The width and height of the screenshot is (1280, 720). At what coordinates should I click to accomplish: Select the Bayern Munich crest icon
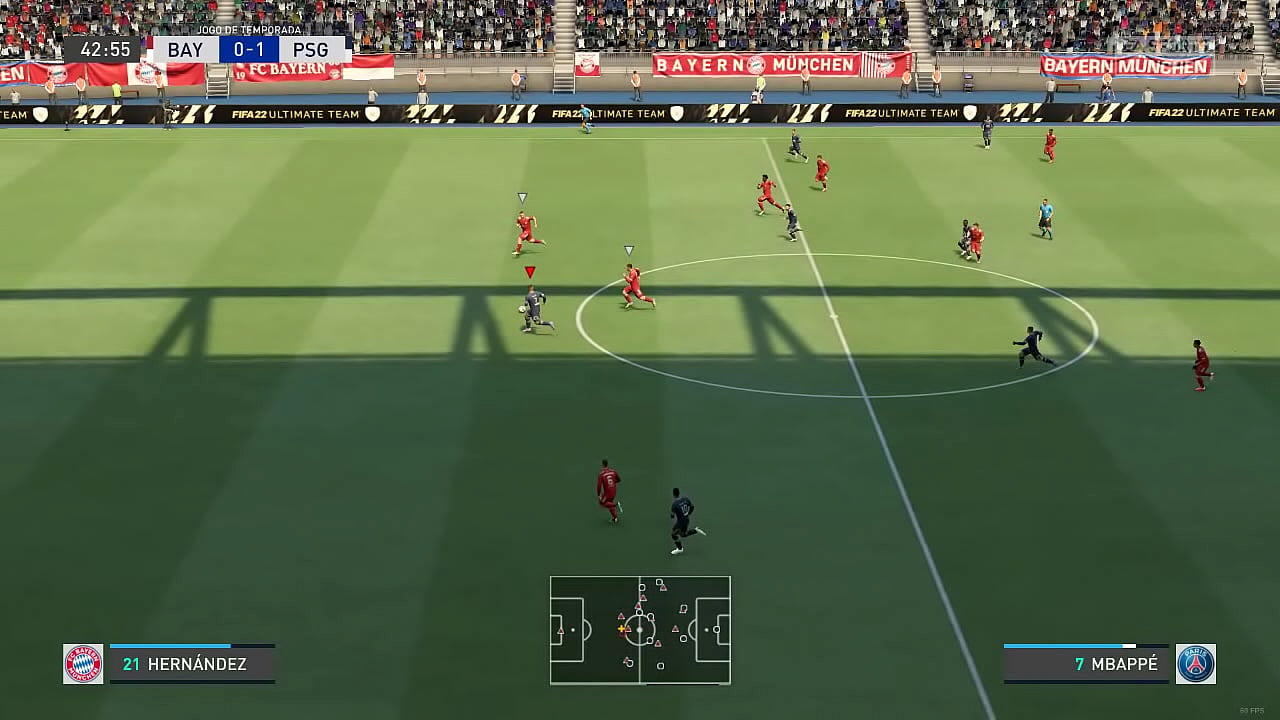click(83, 664)
